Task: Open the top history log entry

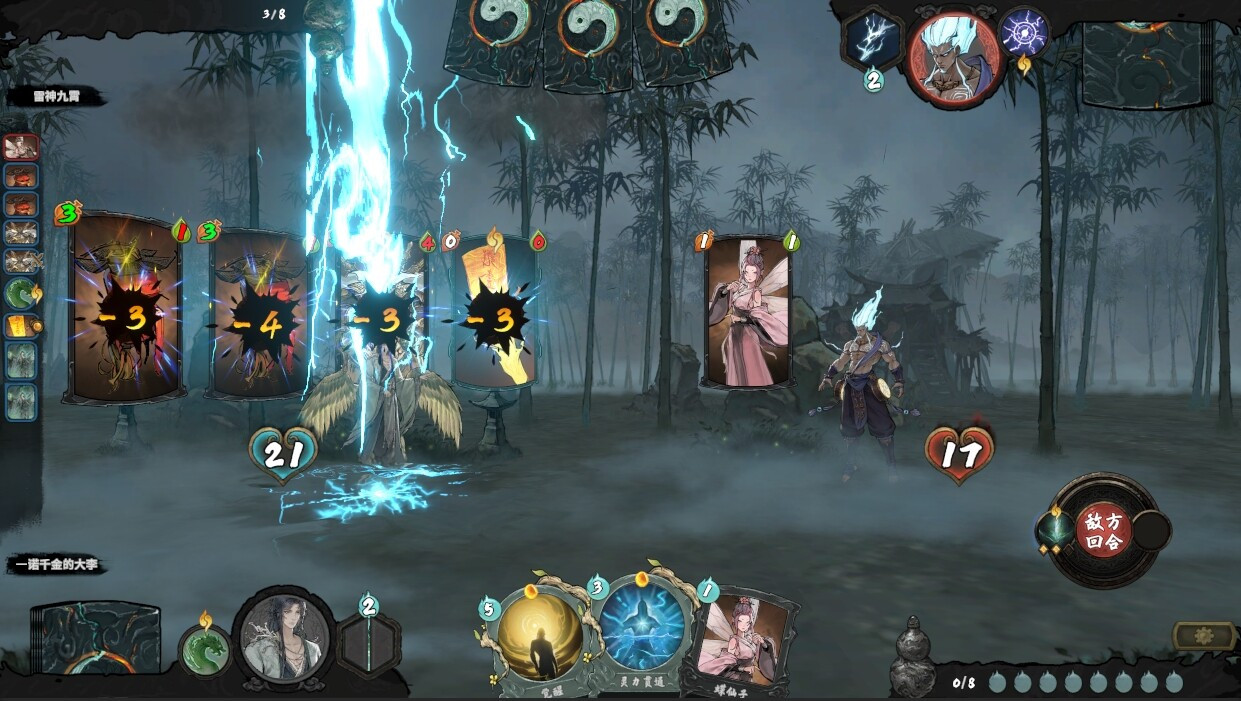Action: [x=22, y=147]
